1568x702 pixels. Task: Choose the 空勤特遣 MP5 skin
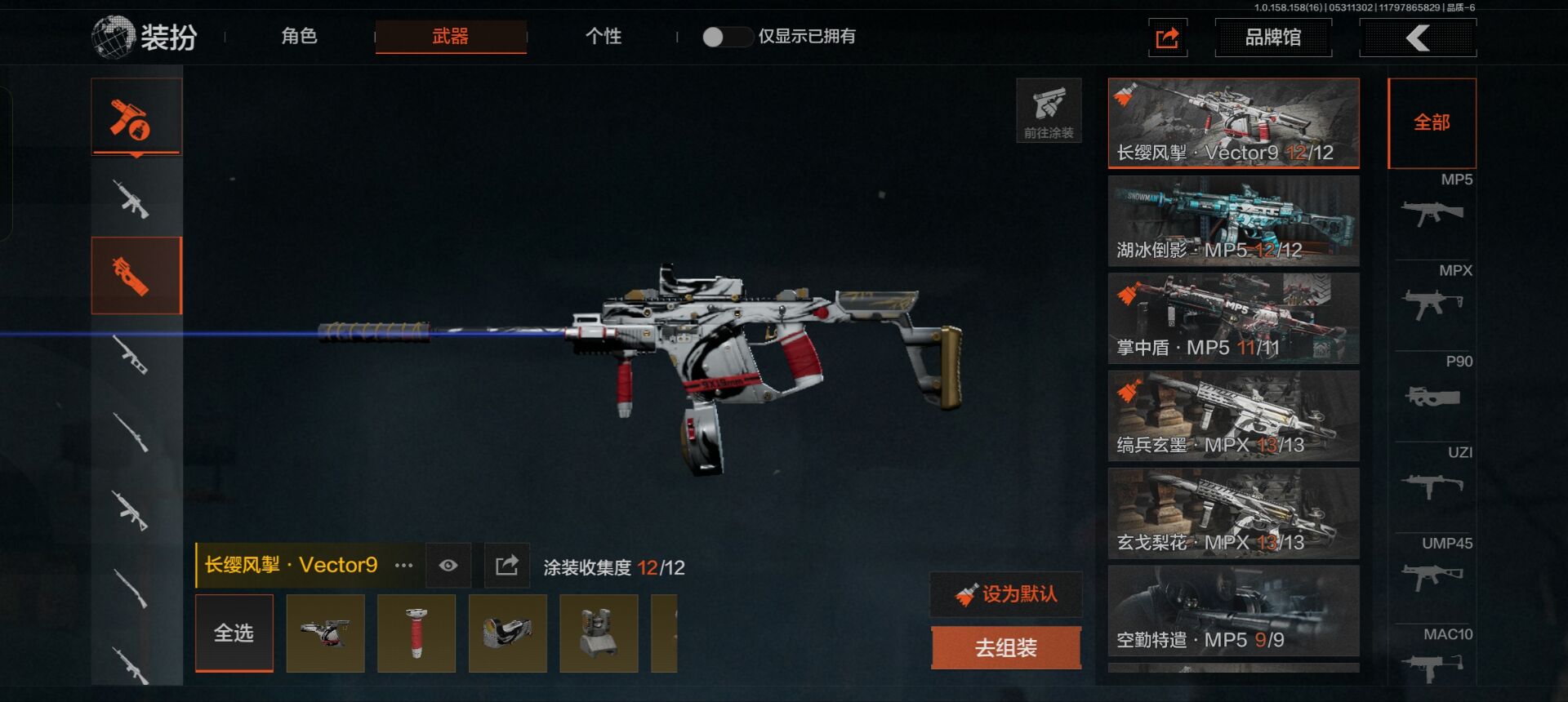1233,611
